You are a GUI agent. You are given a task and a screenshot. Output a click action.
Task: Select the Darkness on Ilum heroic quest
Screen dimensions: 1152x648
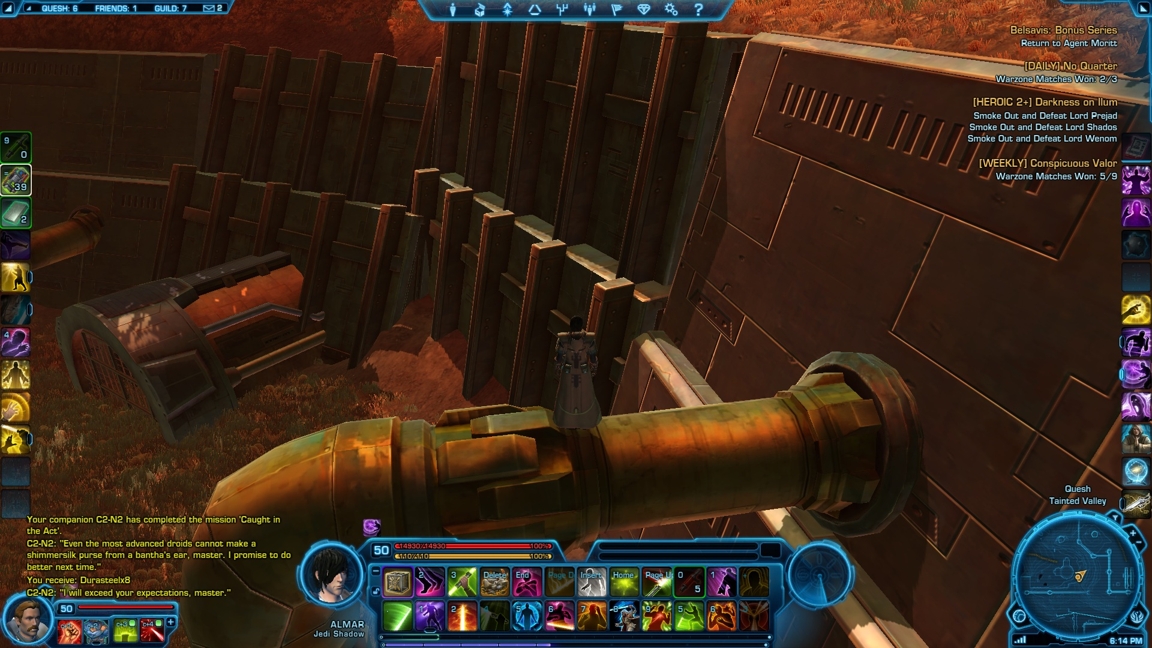pos(1044,102)
